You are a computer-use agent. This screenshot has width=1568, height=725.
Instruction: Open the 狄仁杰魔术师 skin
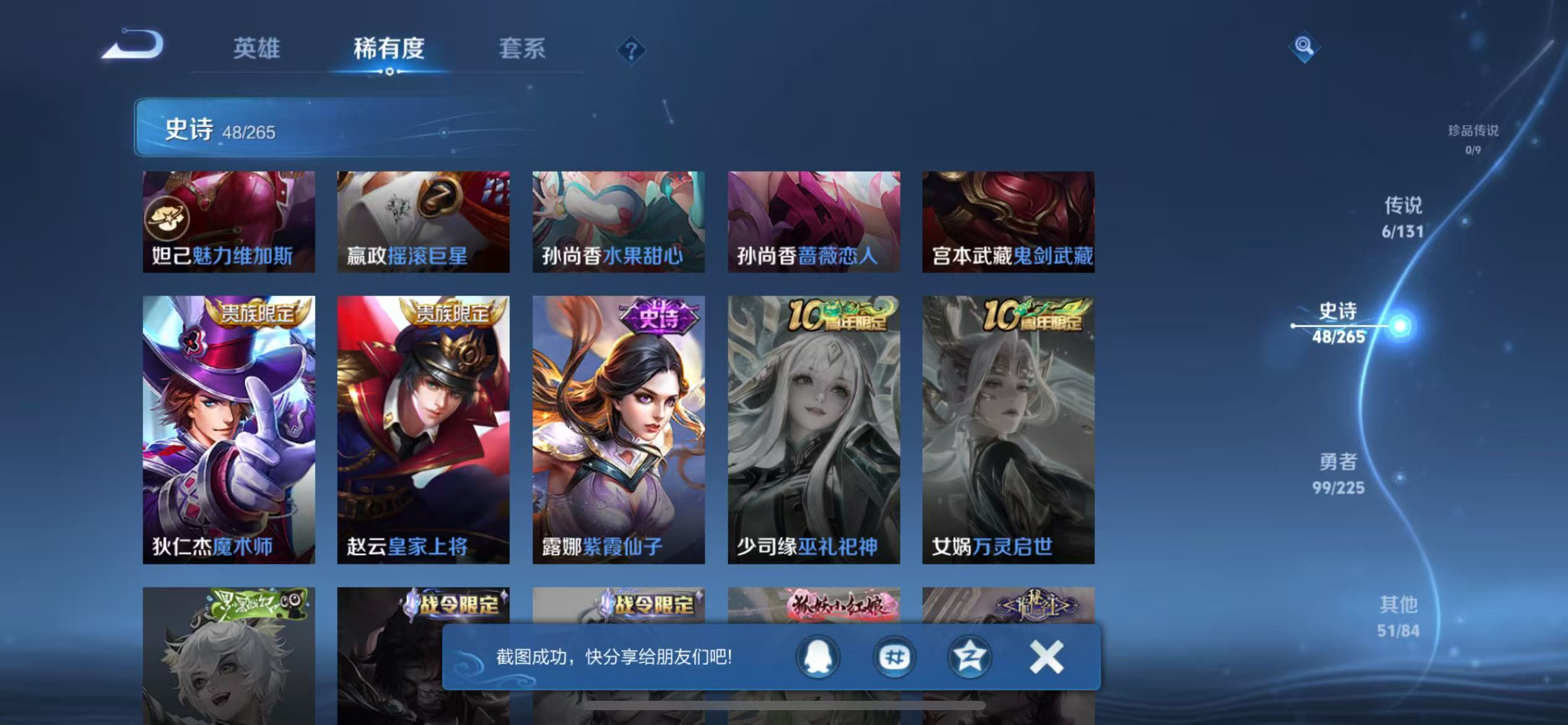coord(229,428)
